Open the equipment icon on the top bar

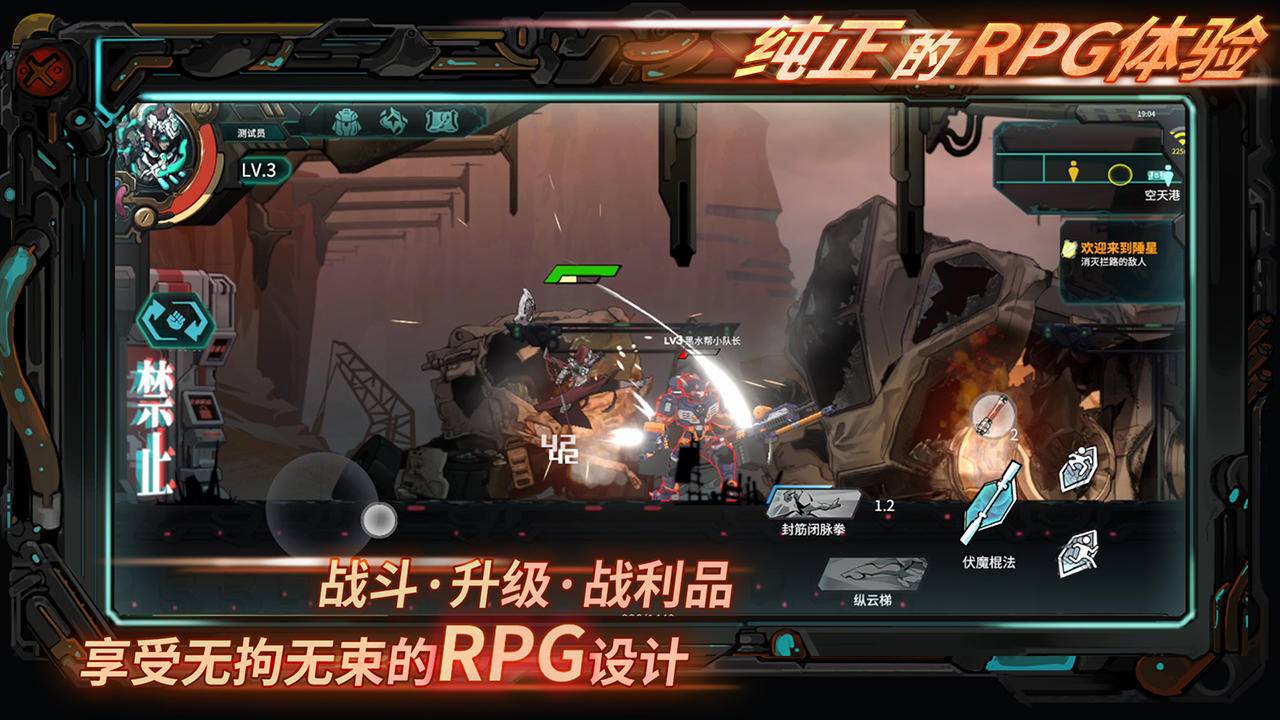[347, 120]
